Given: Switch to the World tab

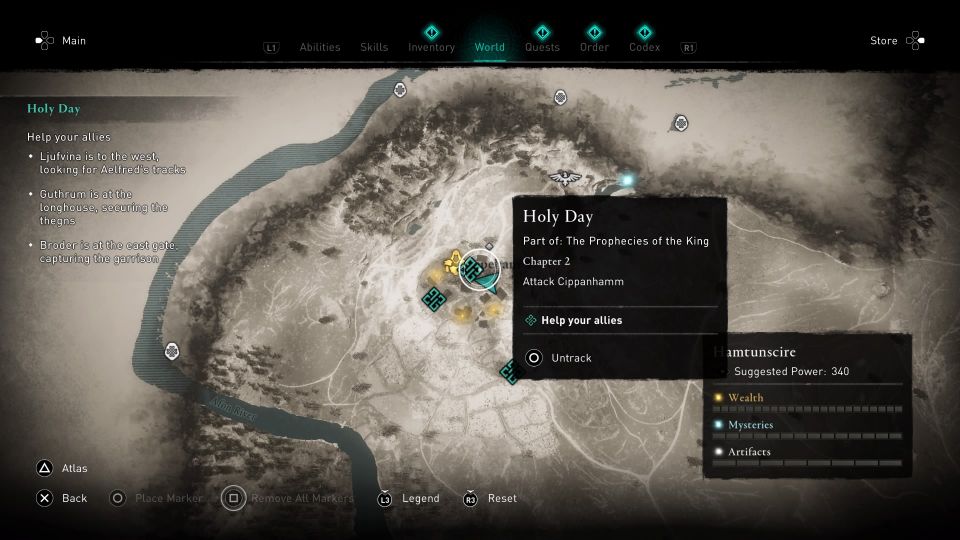Looking at the screenshot, I should pyautogui.click(x=489, y=47).
